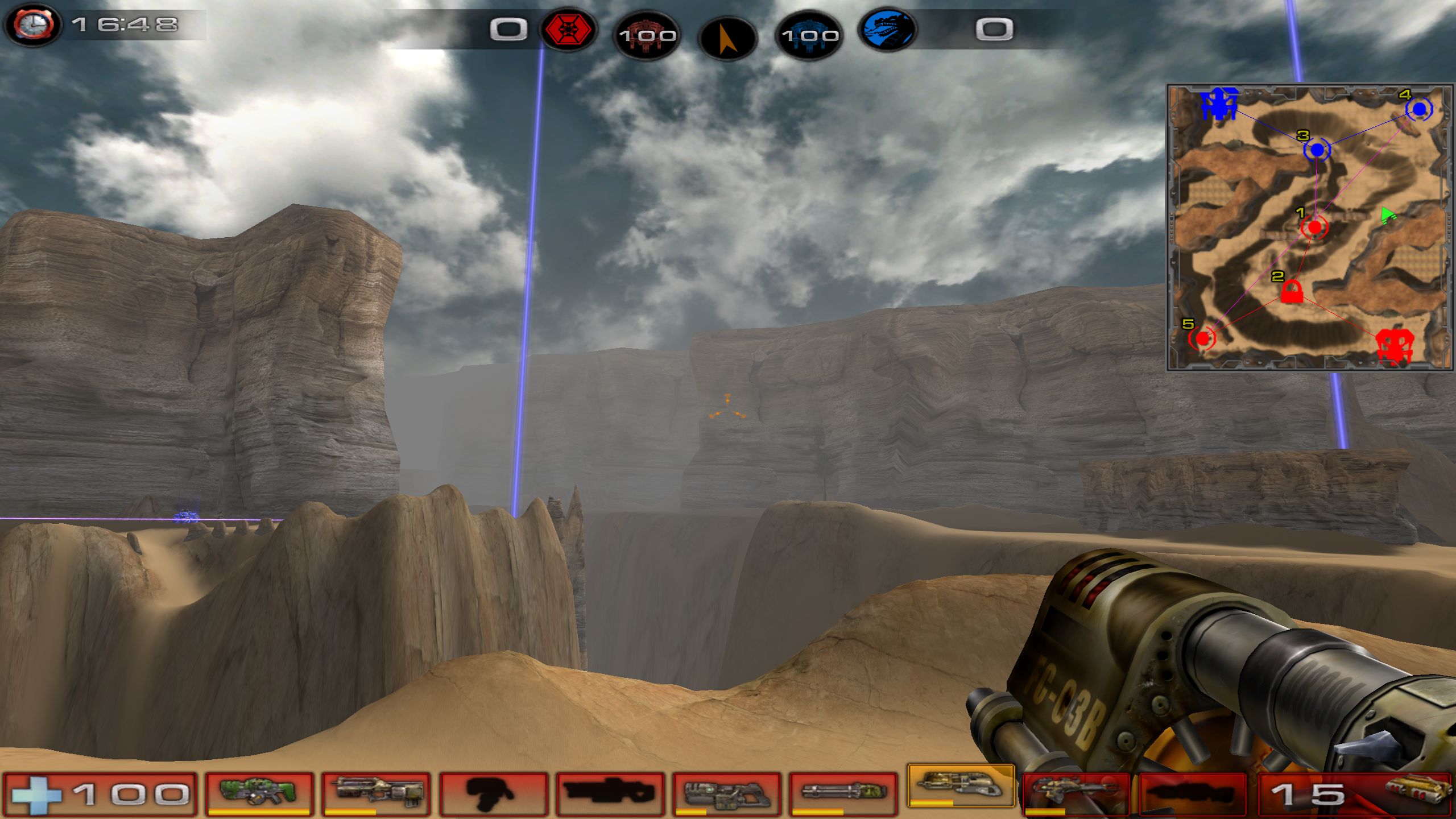Pick red power node 5 on the minimap
The image size is (1456, 819).
[1202, 339]
